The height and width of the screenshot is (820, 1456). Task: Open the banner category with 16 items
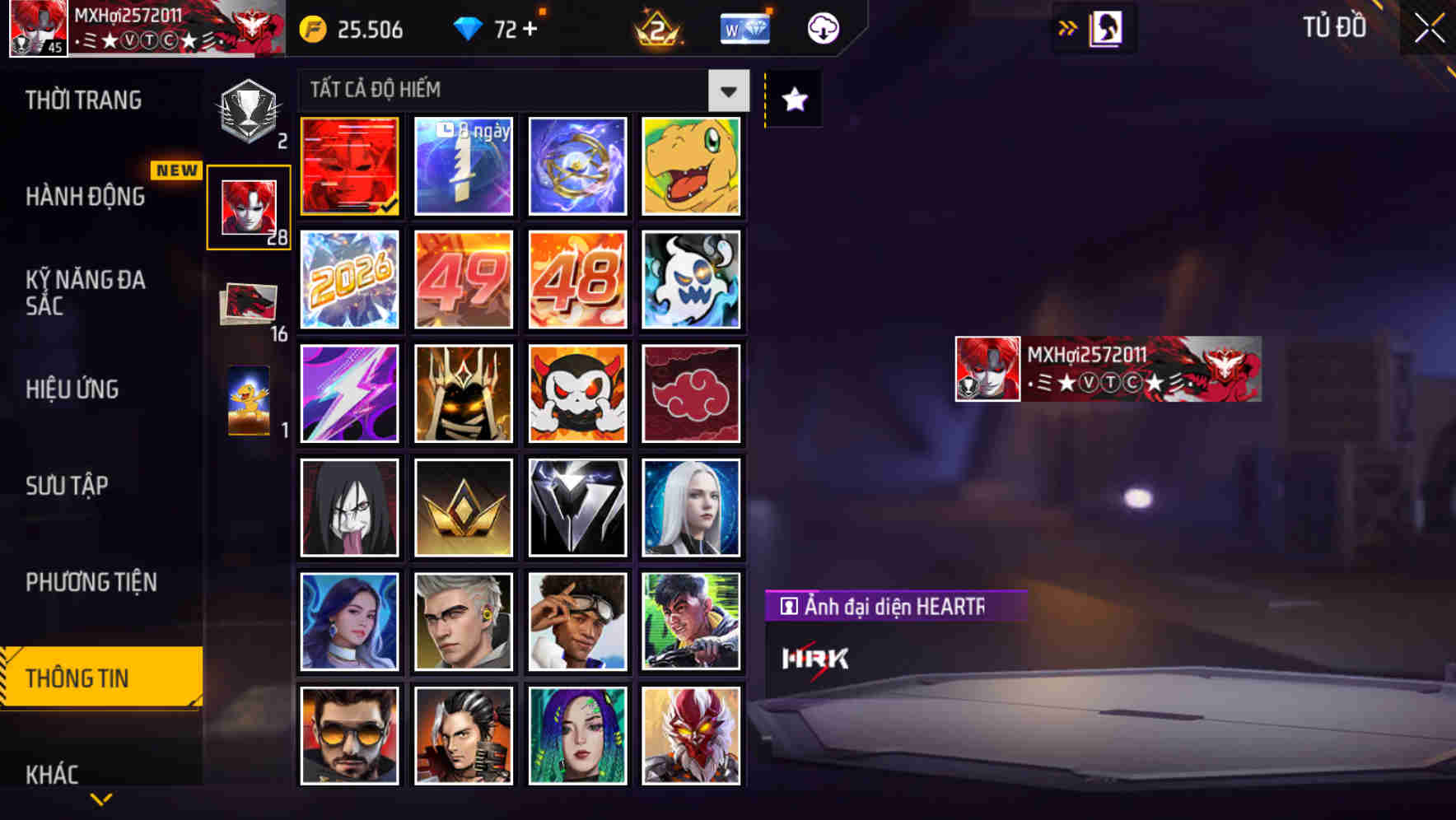(247, 303)
